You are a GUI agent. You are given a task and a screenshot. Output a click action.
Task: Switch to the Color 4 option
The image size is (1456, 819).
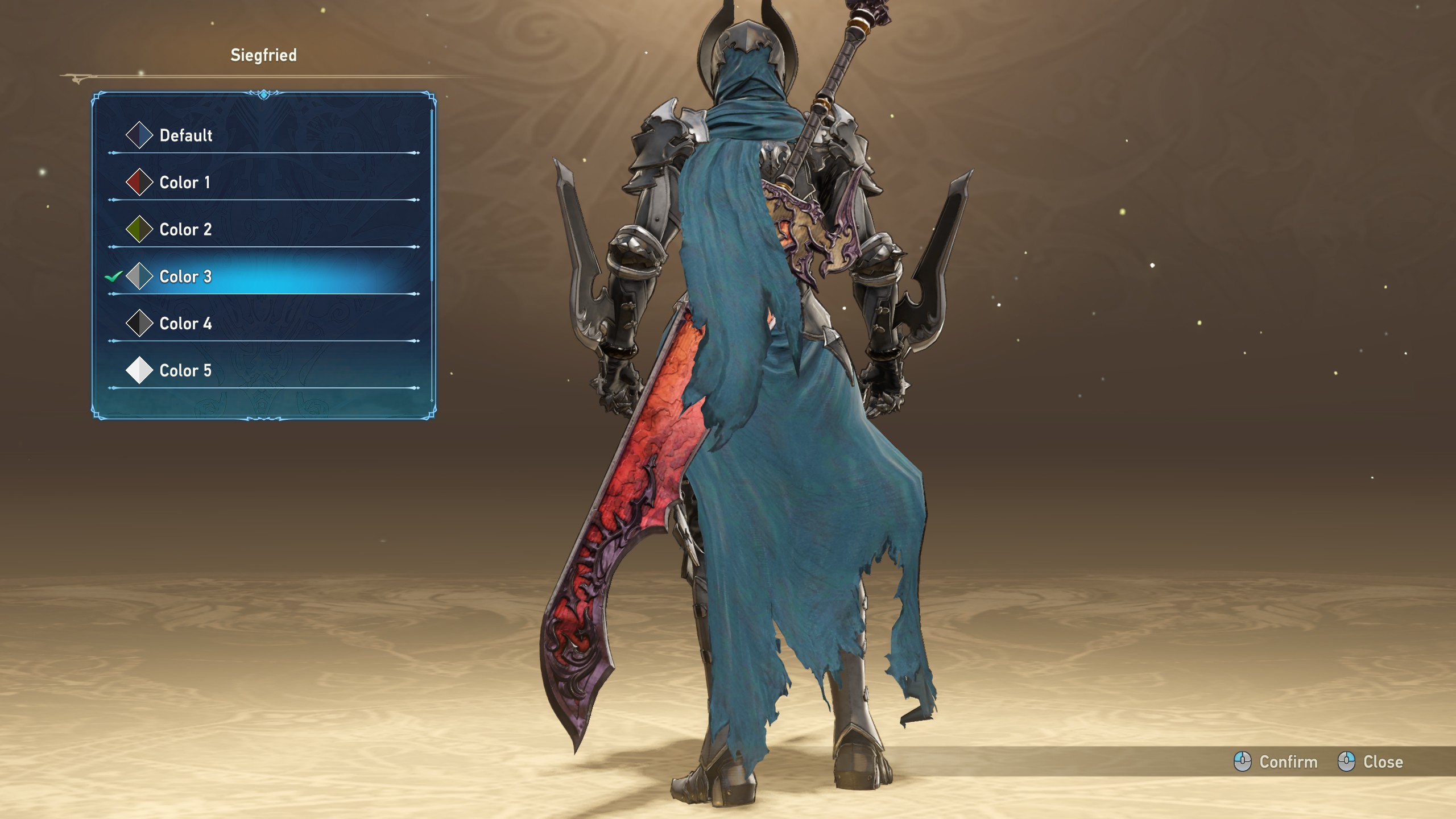coord(185,324)
